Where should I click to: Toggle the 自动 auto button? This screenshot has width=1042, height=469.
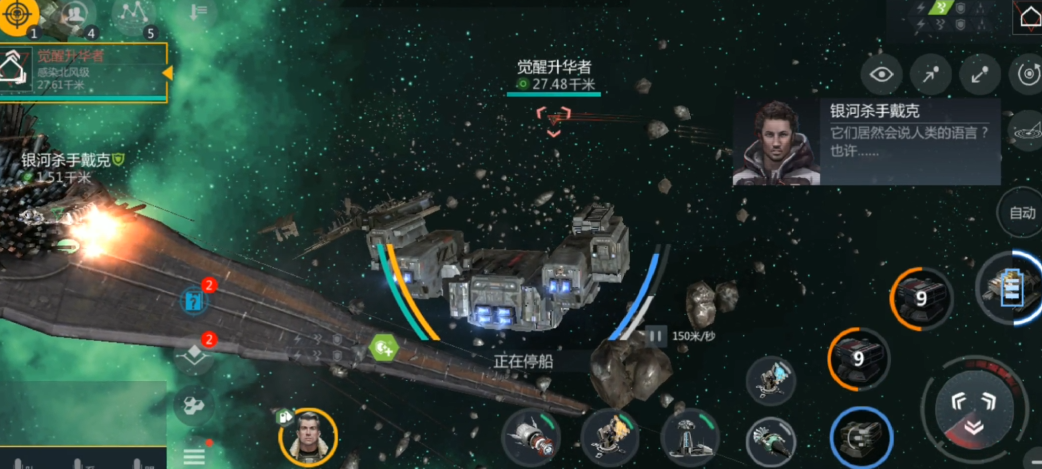1021,212
